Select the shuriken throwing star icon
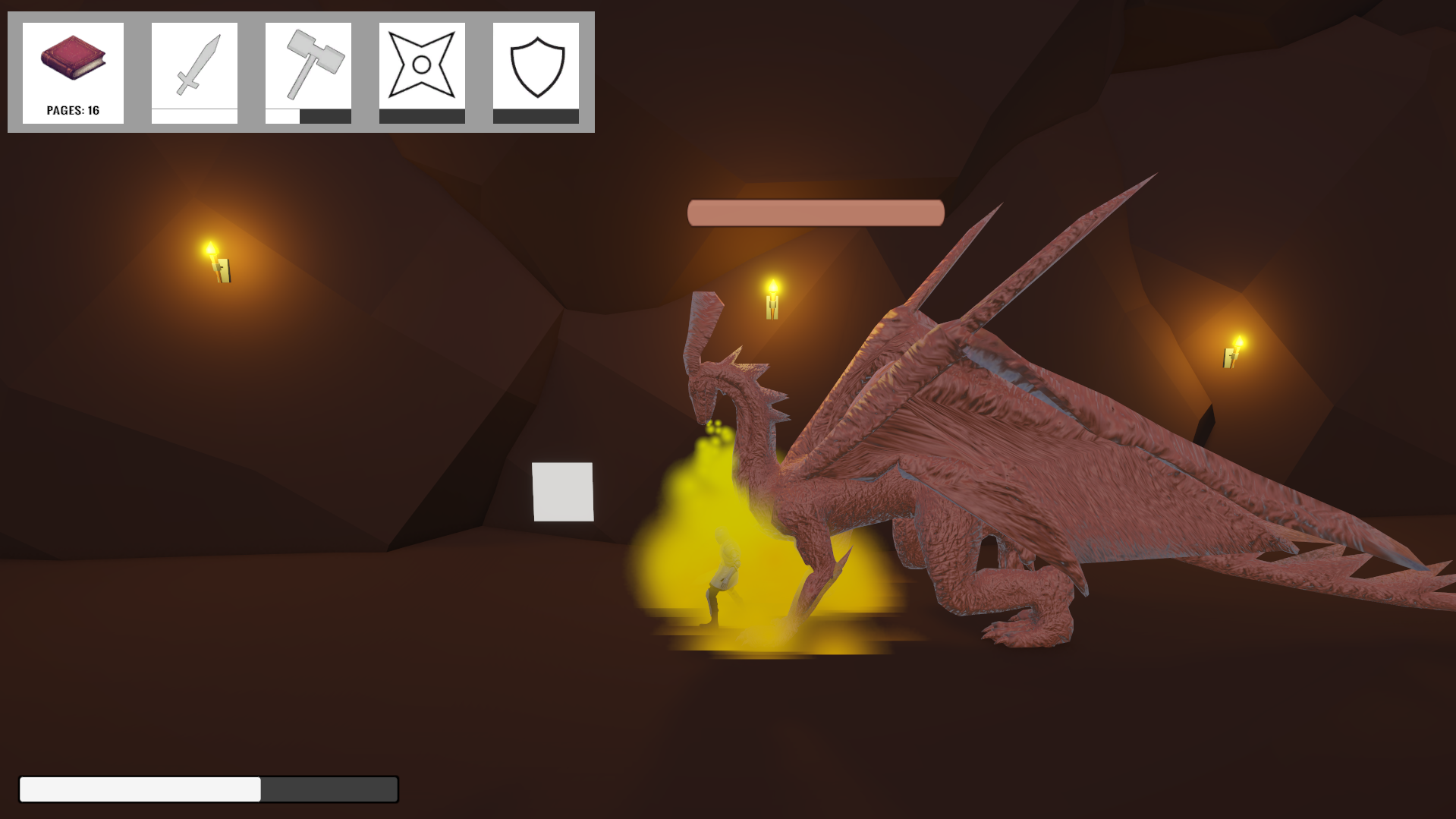 423,65
